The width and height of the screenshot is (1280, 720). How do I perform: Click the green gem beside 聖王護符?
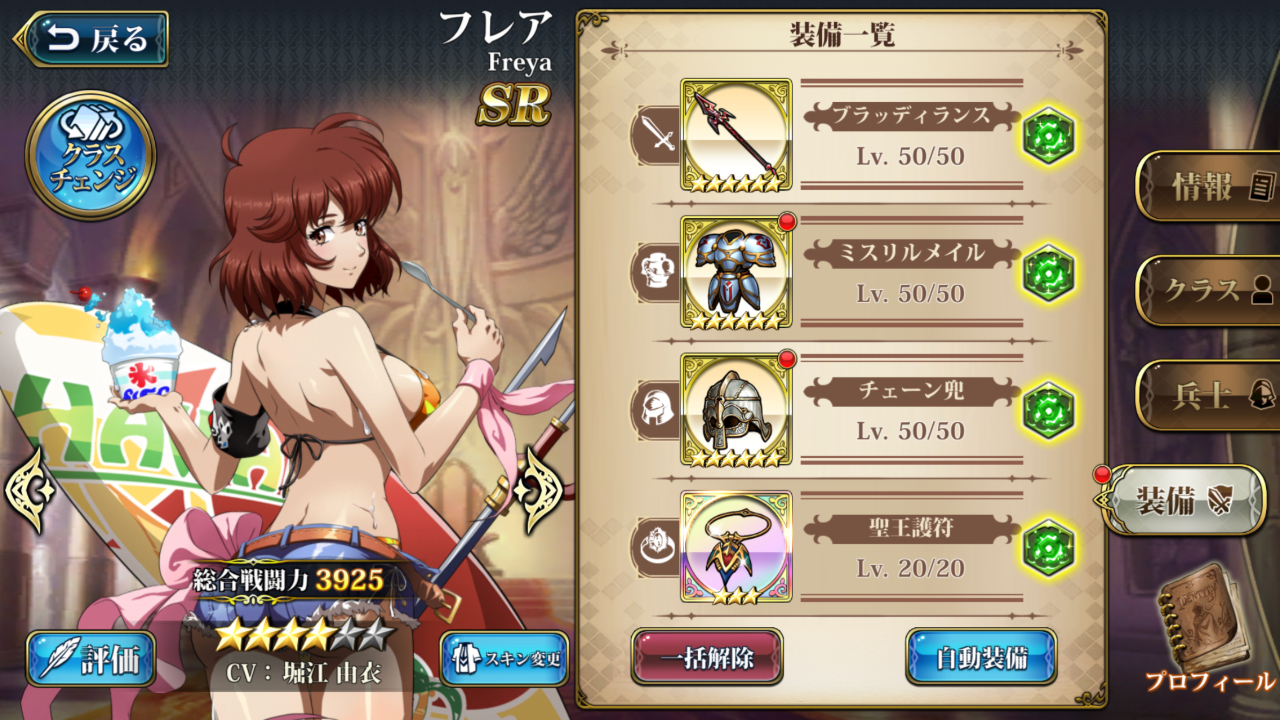tap(1048, 547)
